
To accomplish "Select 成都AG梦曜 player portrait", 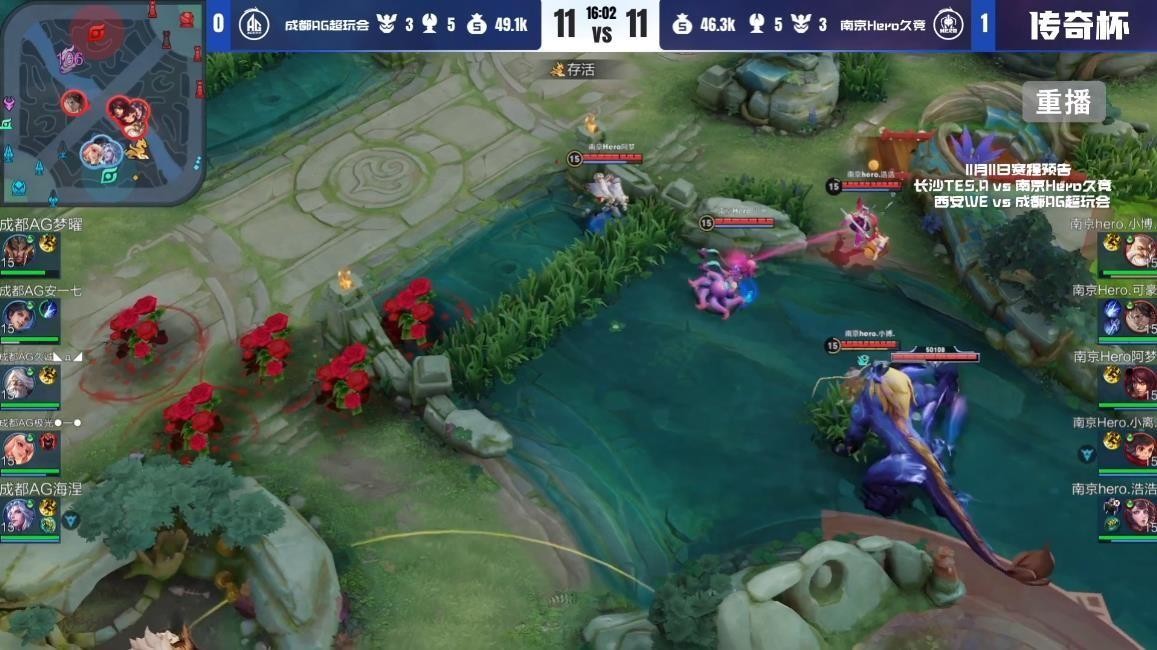I will click(18, 250).
